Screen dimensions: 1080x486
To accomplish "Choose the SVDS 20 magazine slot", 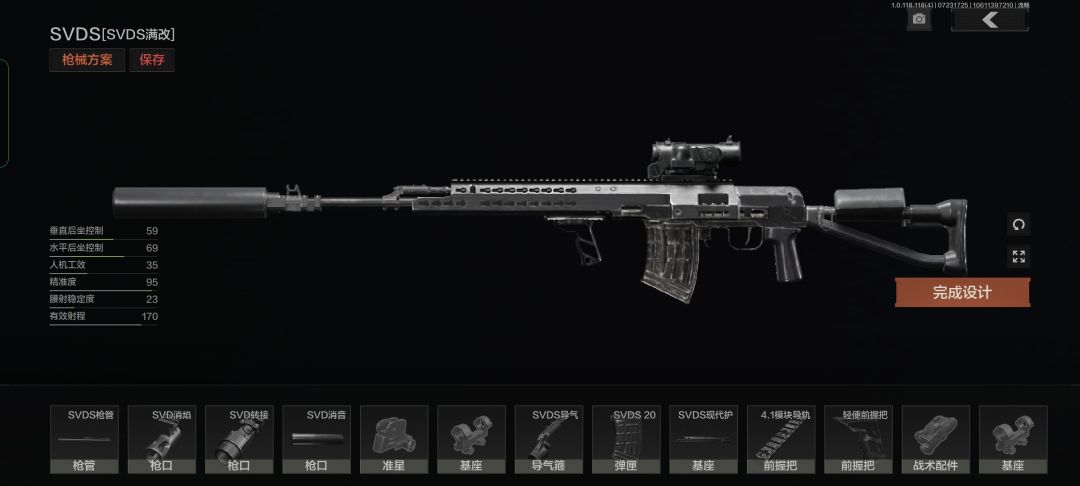I will 626,439.
